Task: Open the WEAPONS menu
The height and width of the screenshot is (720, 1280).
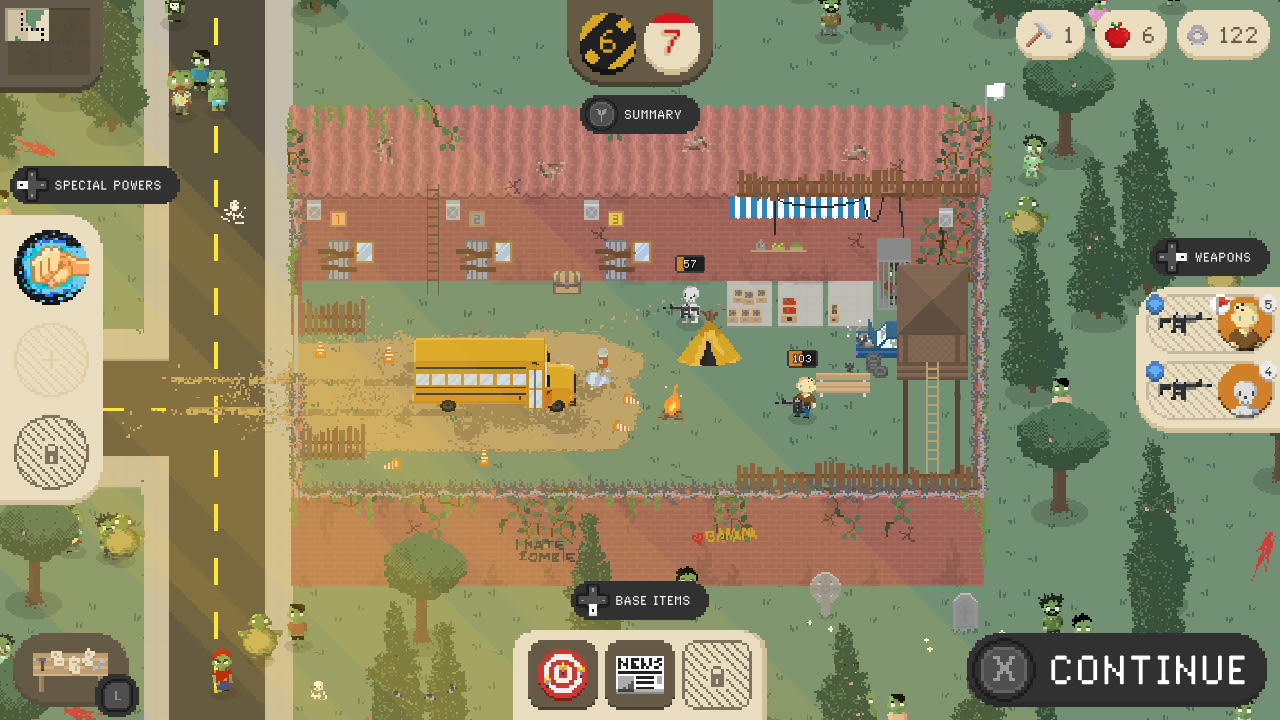Action: 1209,257
